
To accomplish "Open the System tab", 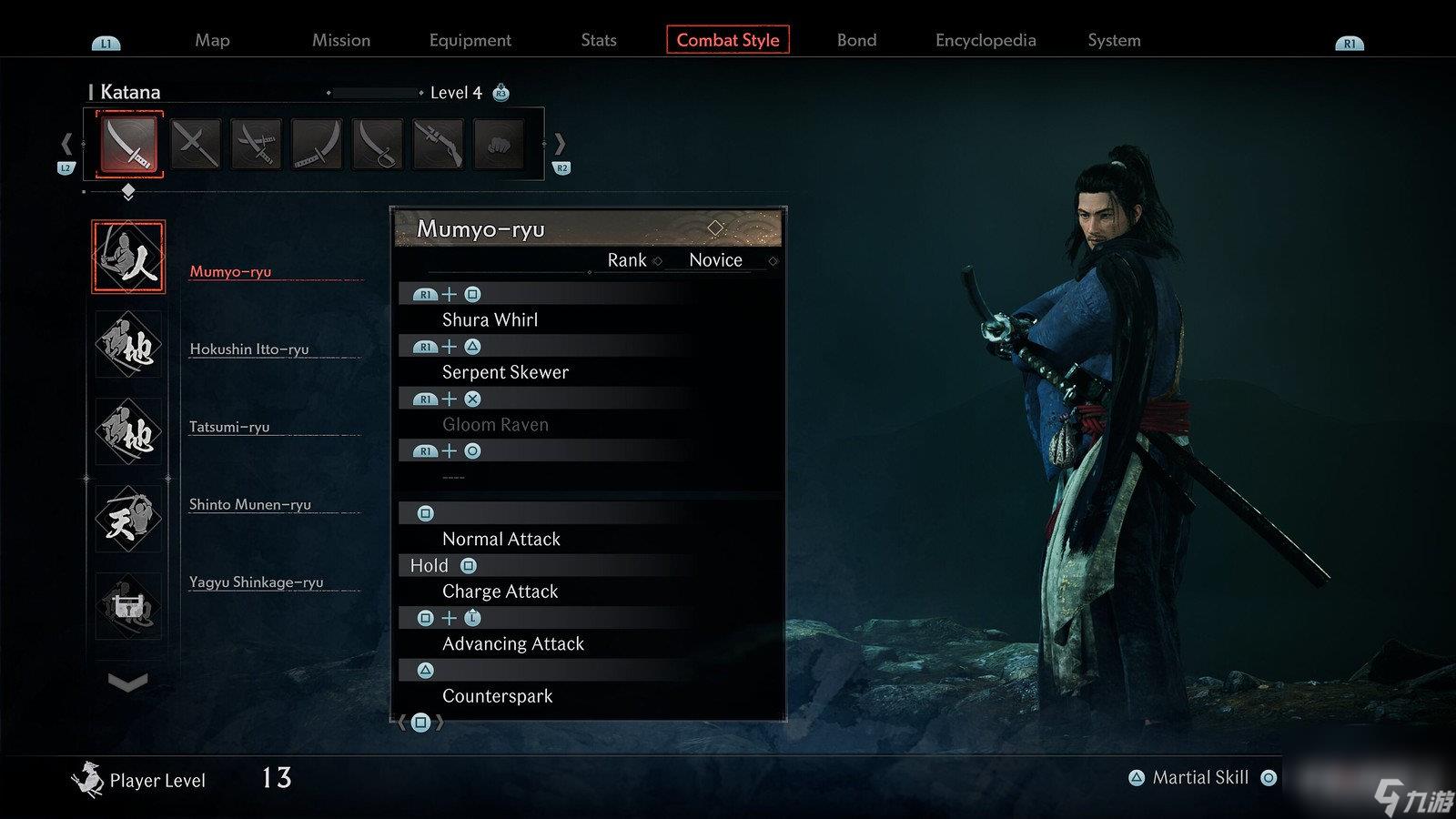I will point(1114,40).
